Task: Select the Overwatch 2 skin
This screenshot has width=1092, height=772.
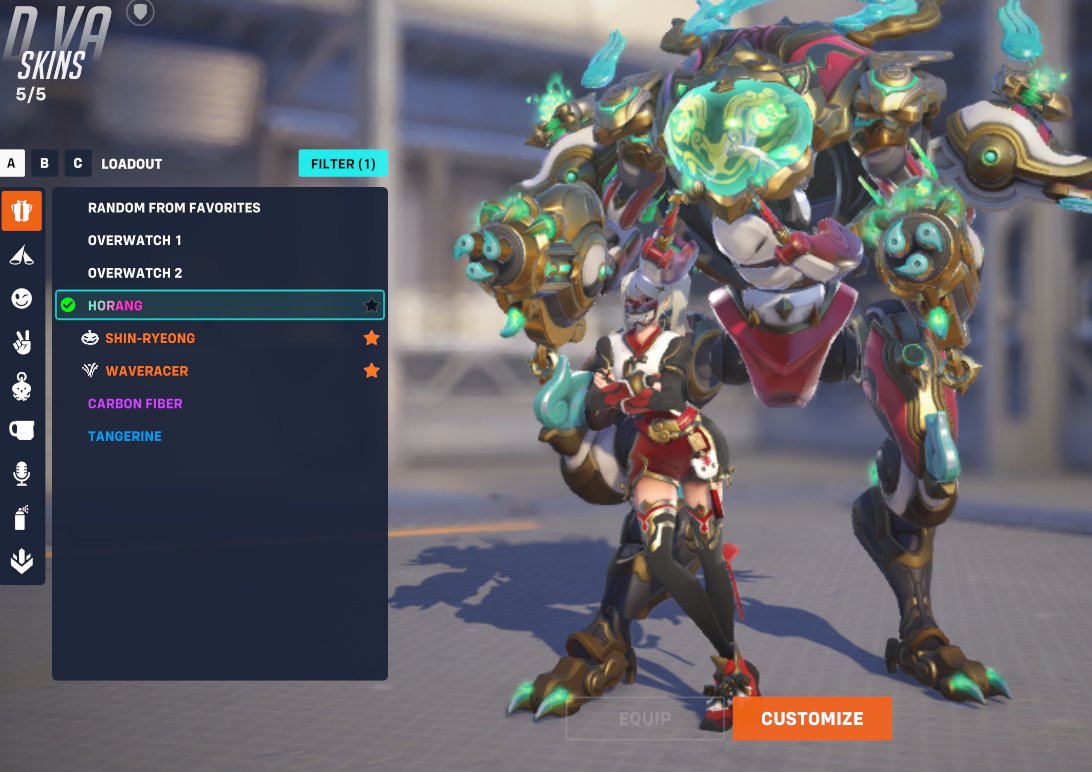Action: pos(135,273)
